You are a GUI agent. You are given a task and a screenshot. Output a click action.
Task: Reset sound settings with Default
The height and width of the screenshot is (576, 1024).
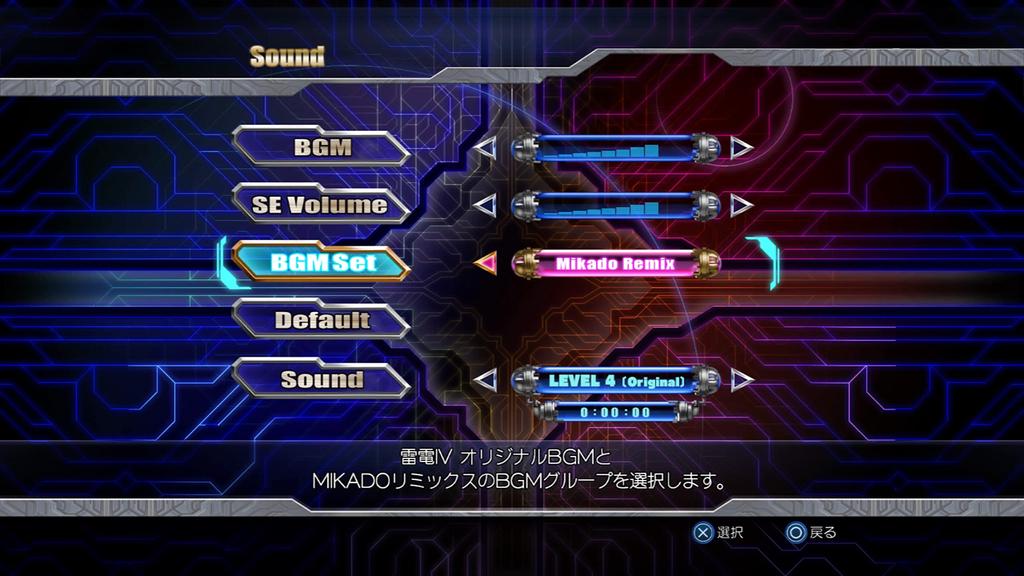tap(322, 321)
